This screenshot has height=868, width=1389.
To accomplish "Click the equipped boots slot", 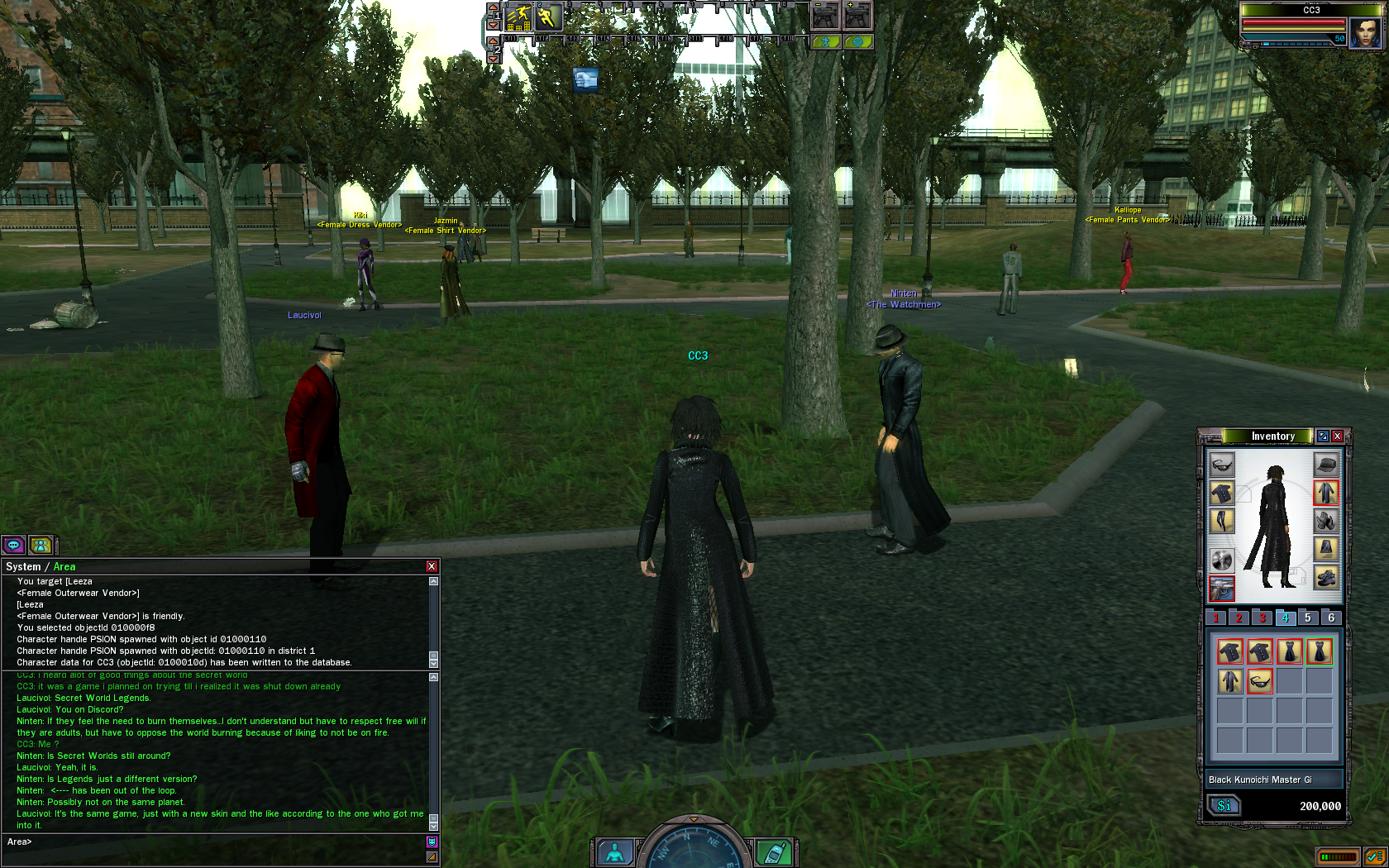I will [1325, 577].
